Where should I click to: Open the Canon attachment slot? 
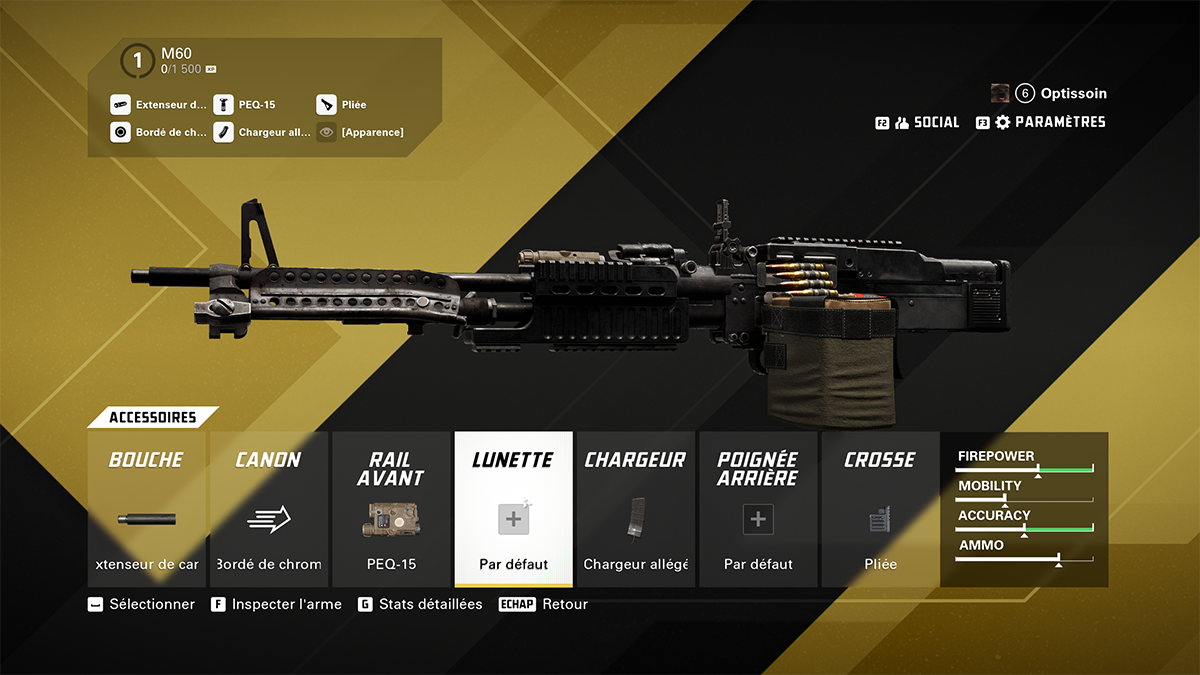pyautogui.click(x=268, y=509)
